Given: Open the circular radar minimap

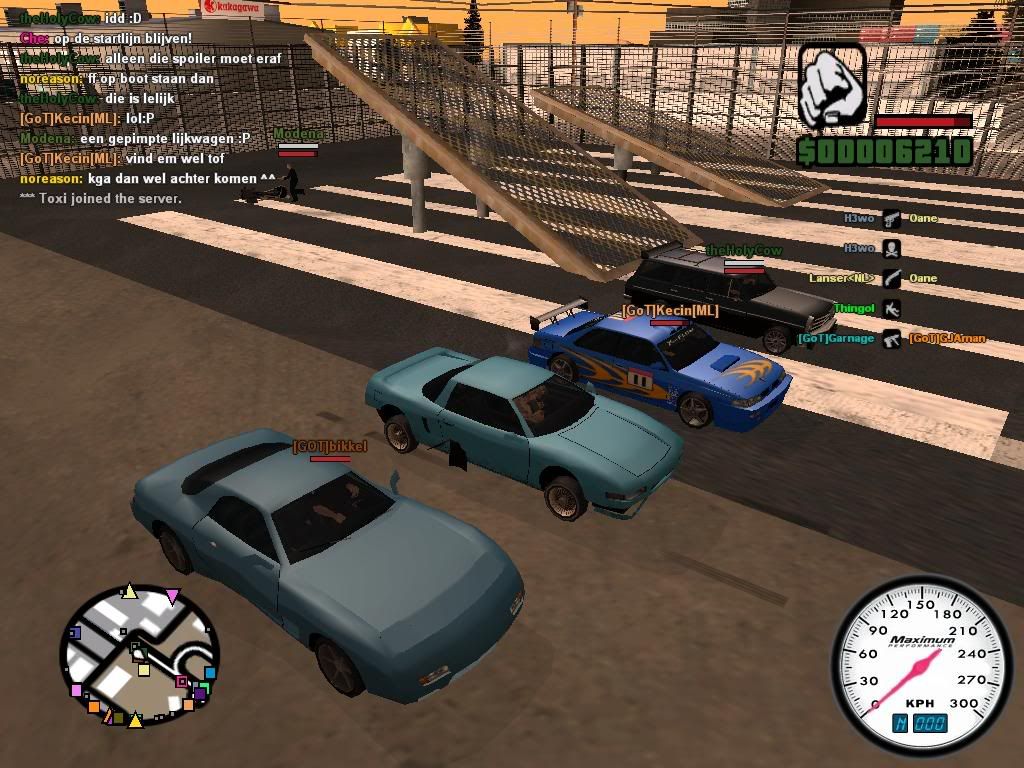Looking at the screenshot, I should pos(139,656).
